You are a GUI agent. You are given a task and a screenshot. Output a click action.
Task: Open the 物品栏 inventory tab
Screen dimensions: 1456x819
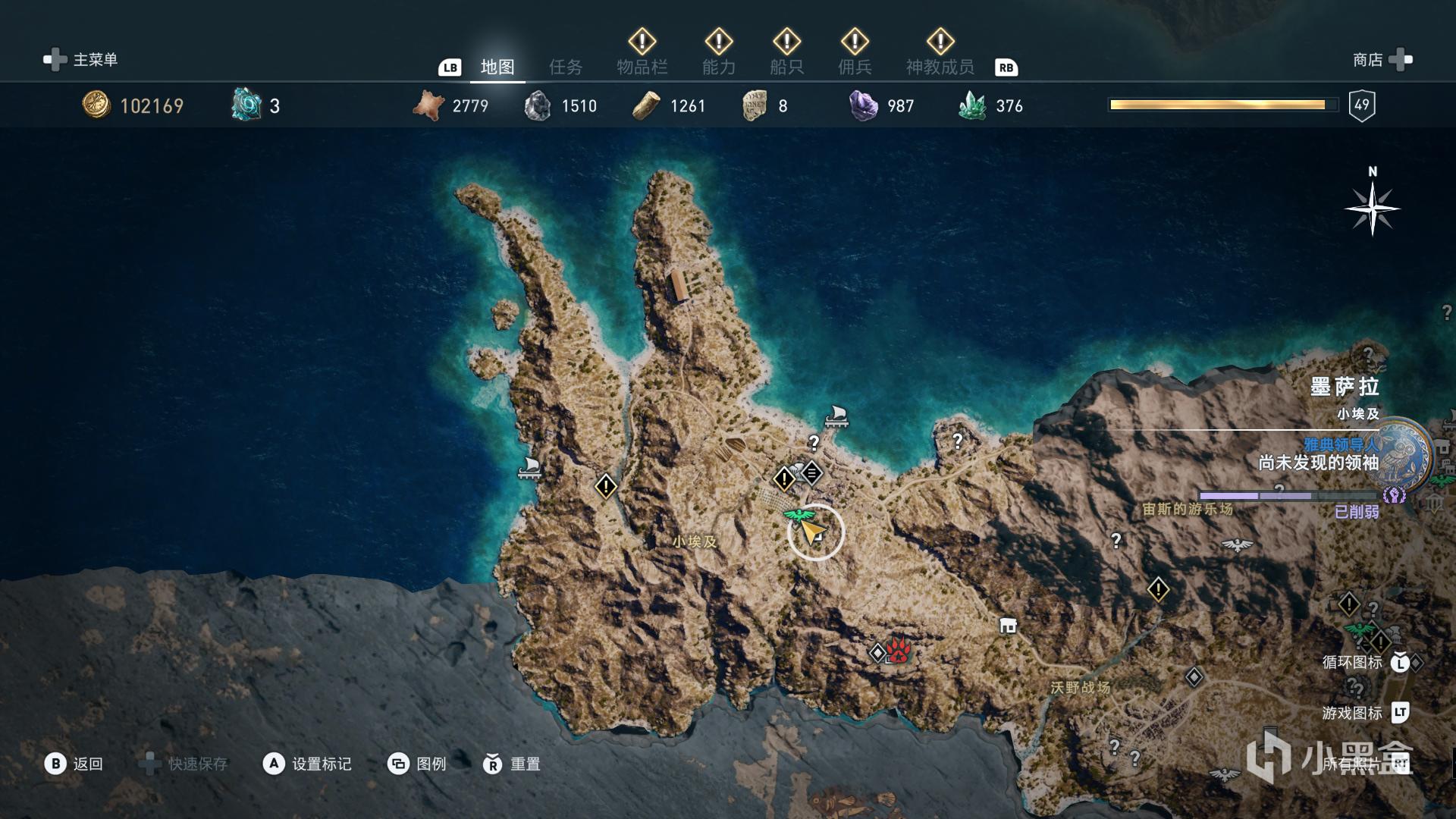(642, 67)
